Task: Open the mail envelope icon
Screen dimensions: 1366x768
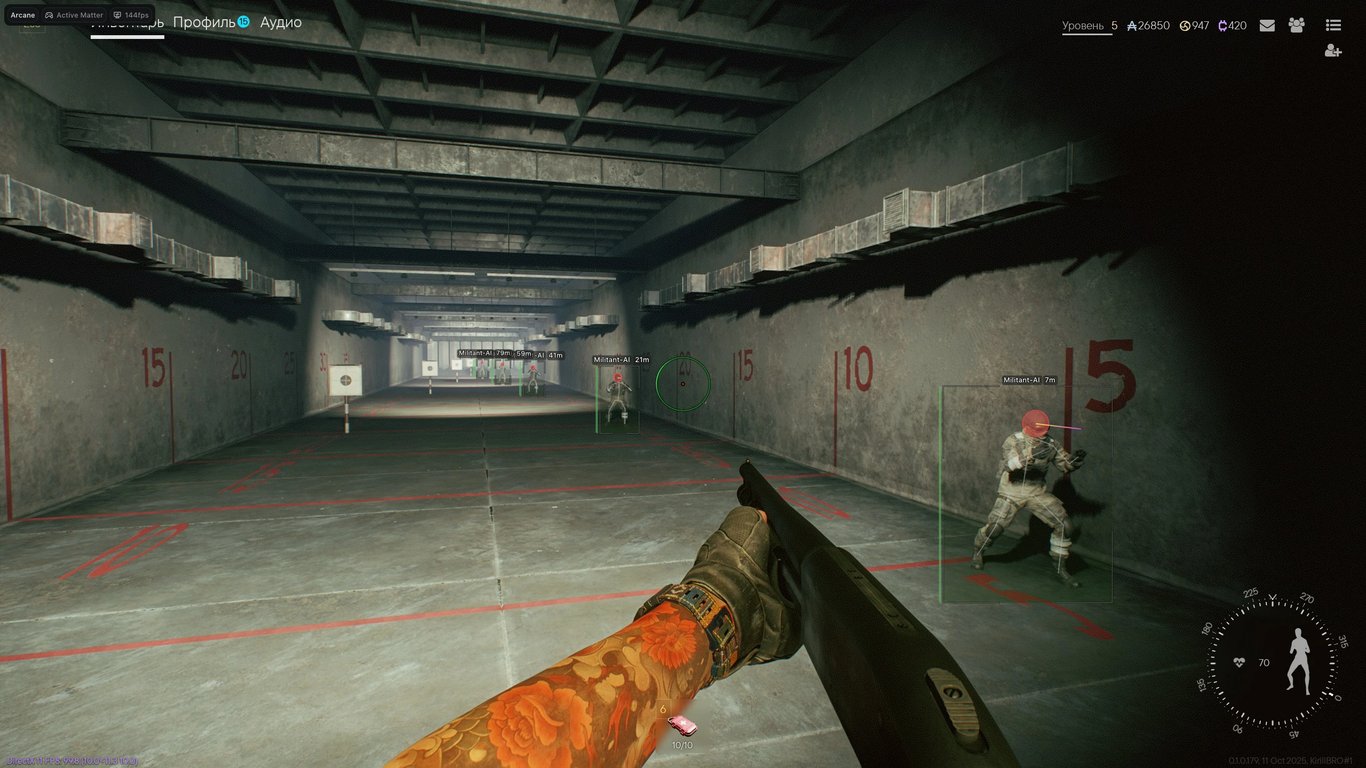Action: coord(1267,25)
